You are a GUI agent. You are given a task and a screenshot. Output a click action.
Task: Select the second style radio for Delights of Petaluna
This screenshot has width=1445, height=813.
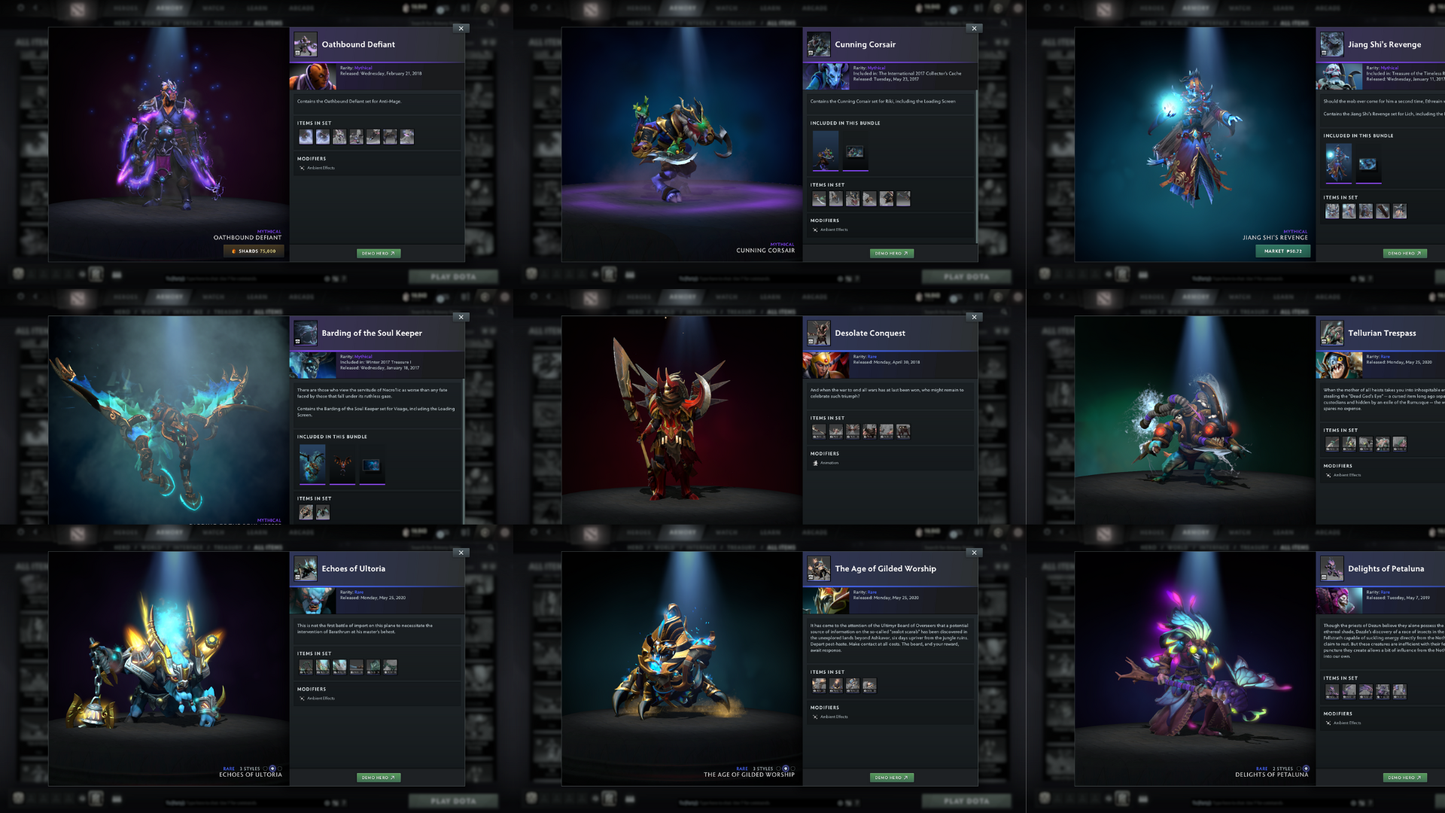[x=1306, y=768]
